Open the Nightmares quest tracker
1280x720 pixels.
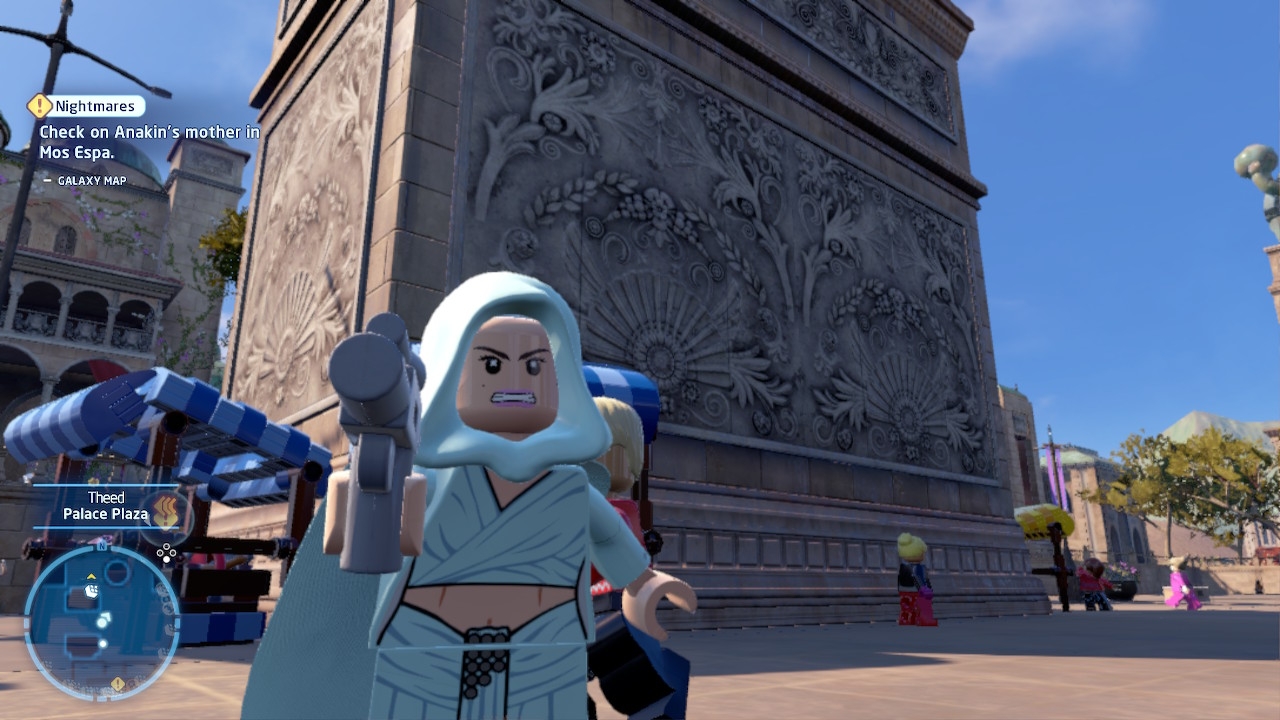87,106
